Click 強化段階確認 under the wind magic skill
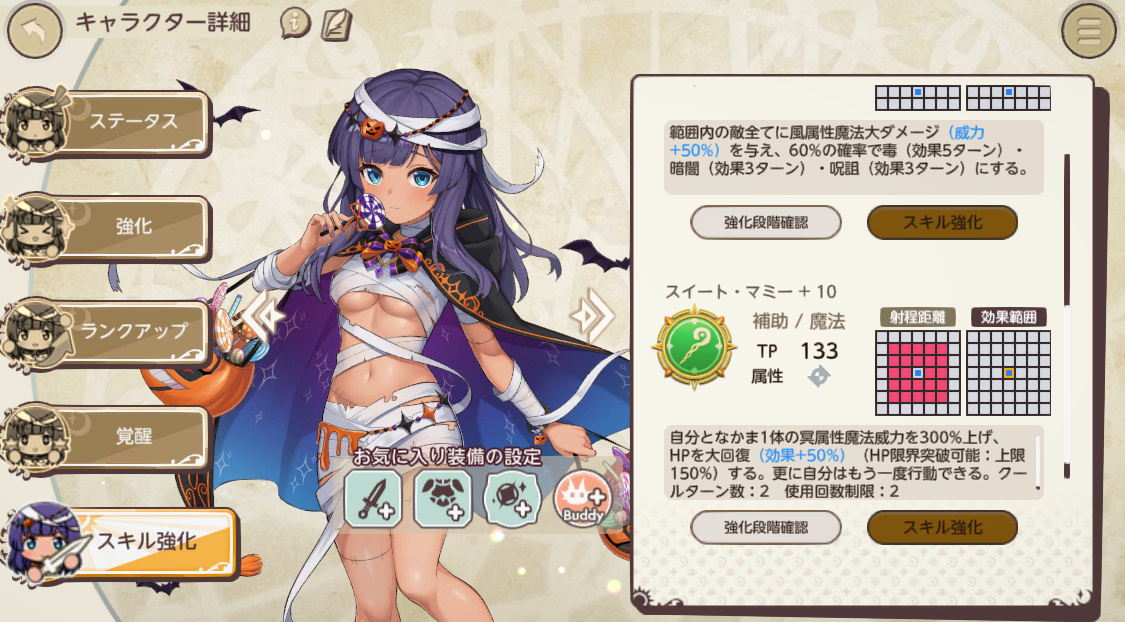 [x=765, y=222]
